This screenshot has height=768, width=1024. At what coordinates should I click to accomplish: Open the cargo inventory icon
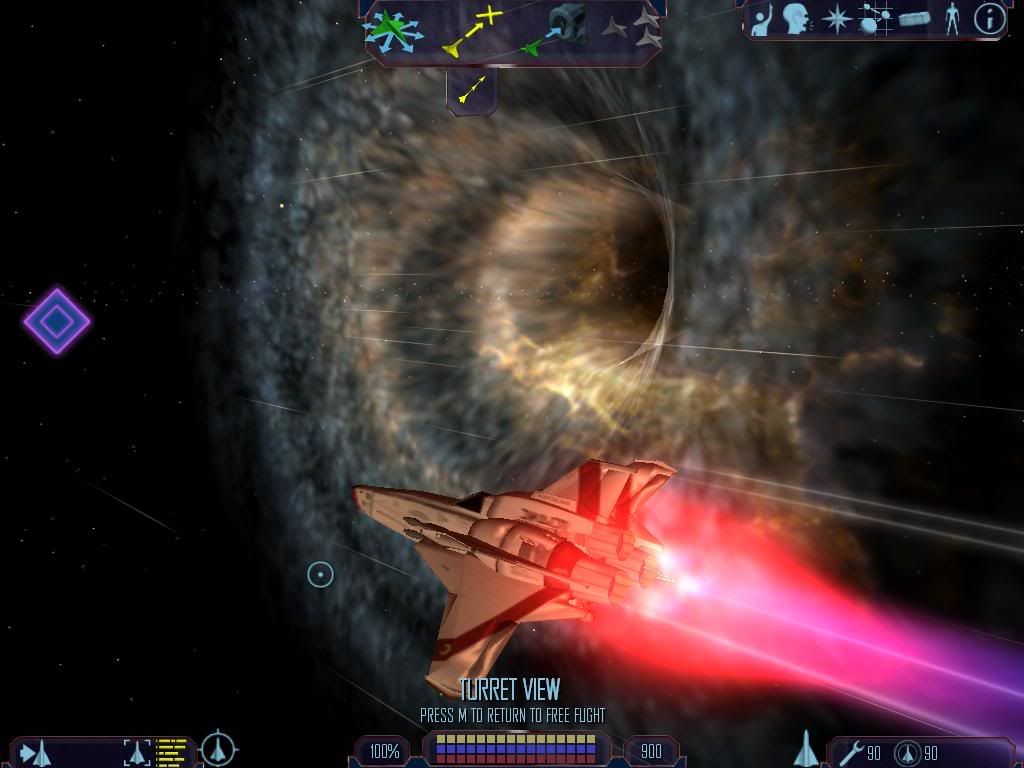(x=914, y=19)
